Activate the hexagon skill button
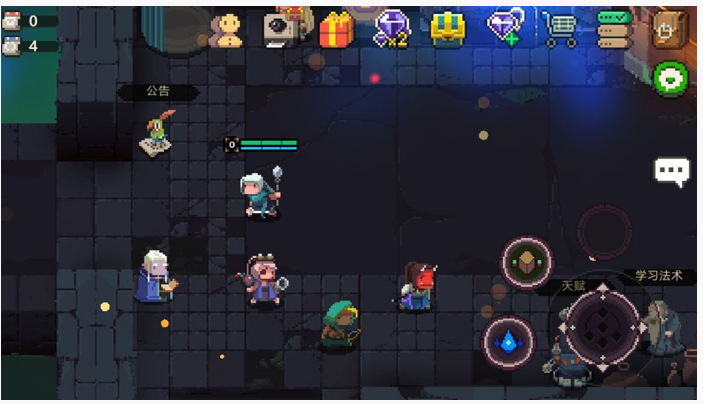This screenshot has height=404, width=703. point(526,262)
